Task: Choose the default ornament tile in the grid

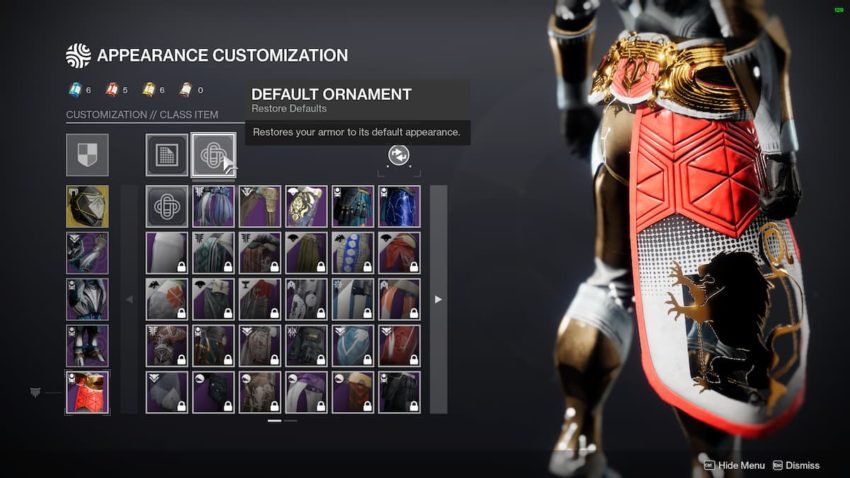Action: tap(167, 206)
